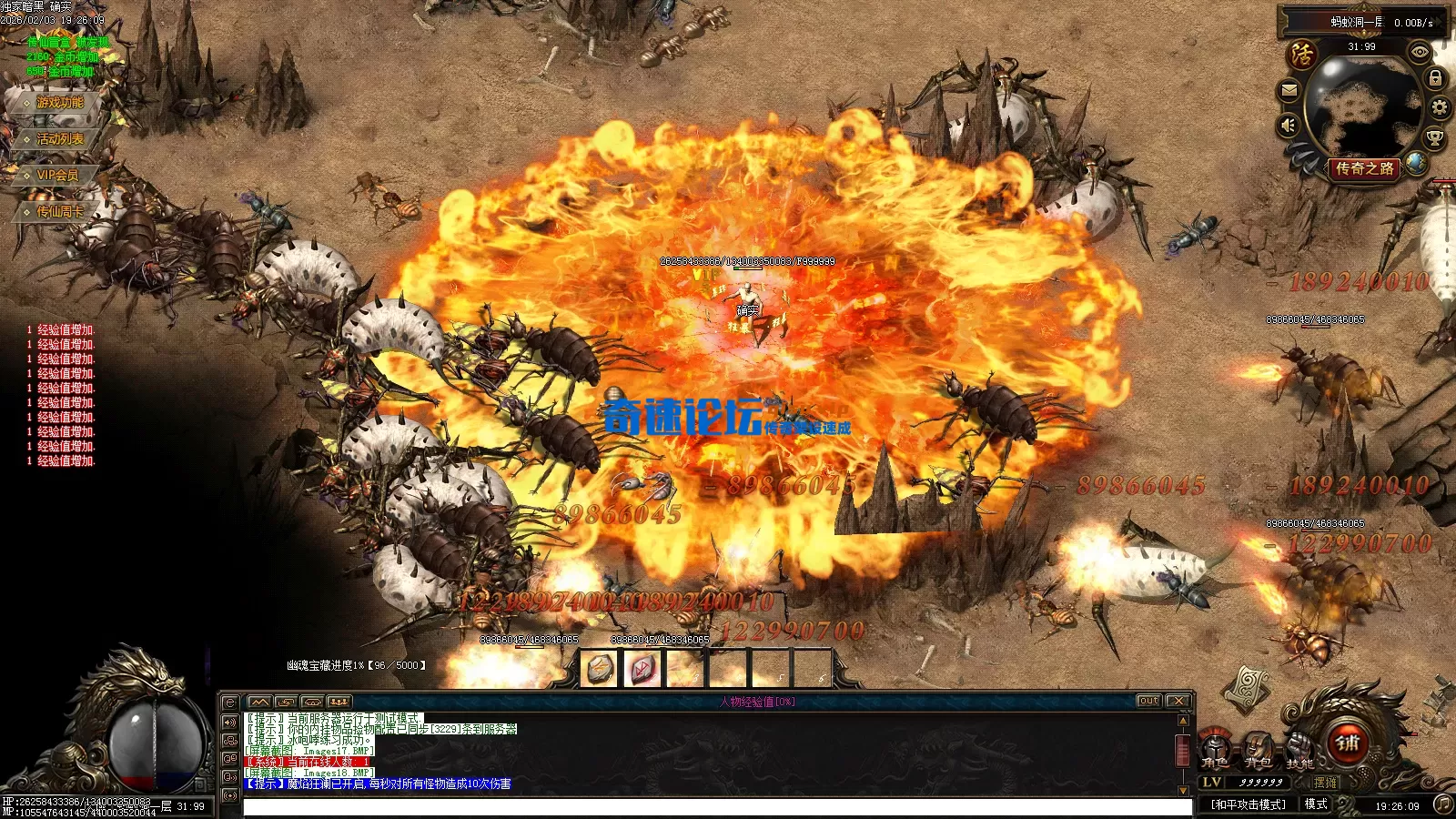Open settings with the gear icon
Viewport: 1456px width, 819px height.
(x=1440, y=108)
